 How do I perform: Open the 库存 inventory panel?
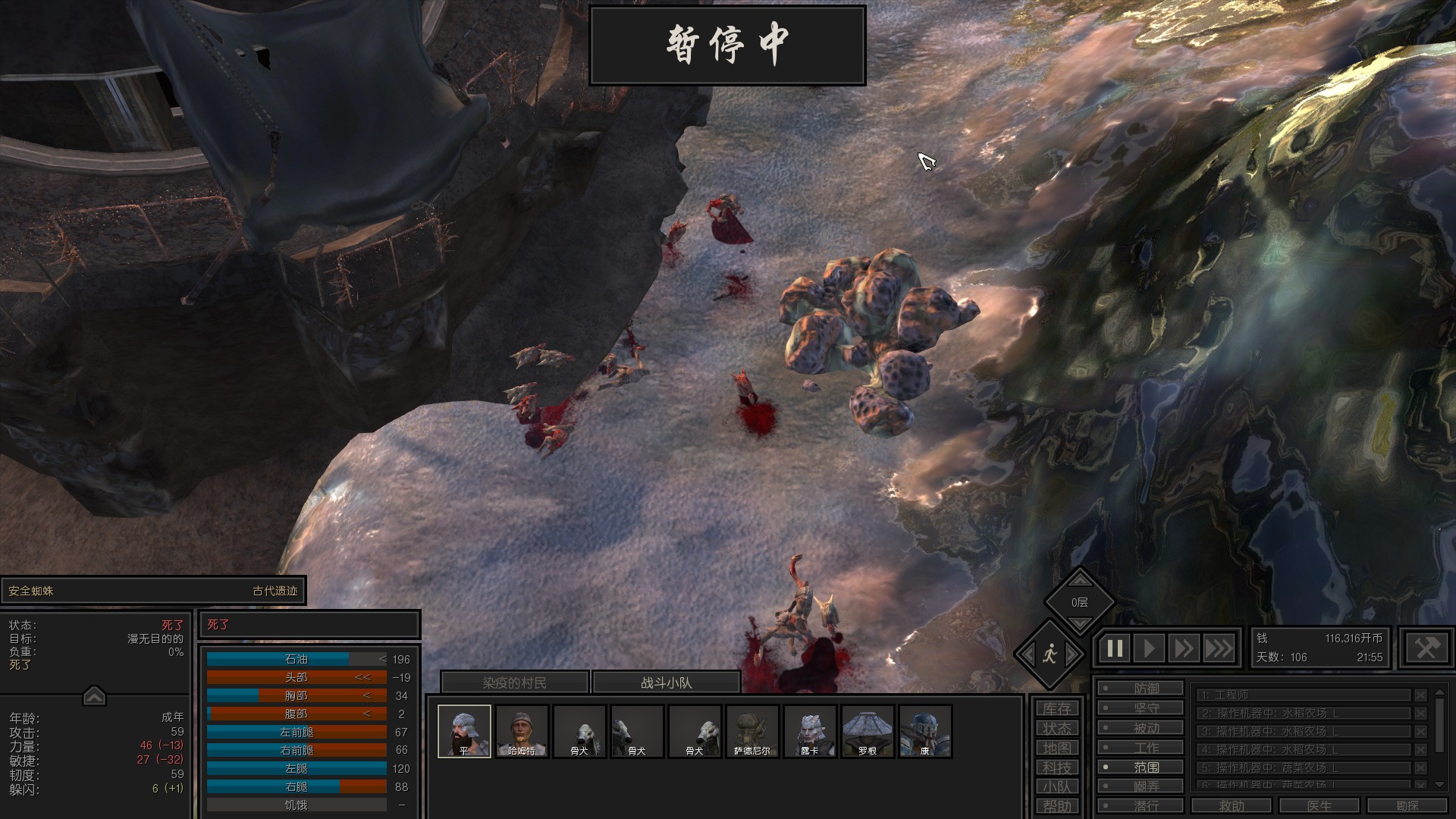[1056, 708]
